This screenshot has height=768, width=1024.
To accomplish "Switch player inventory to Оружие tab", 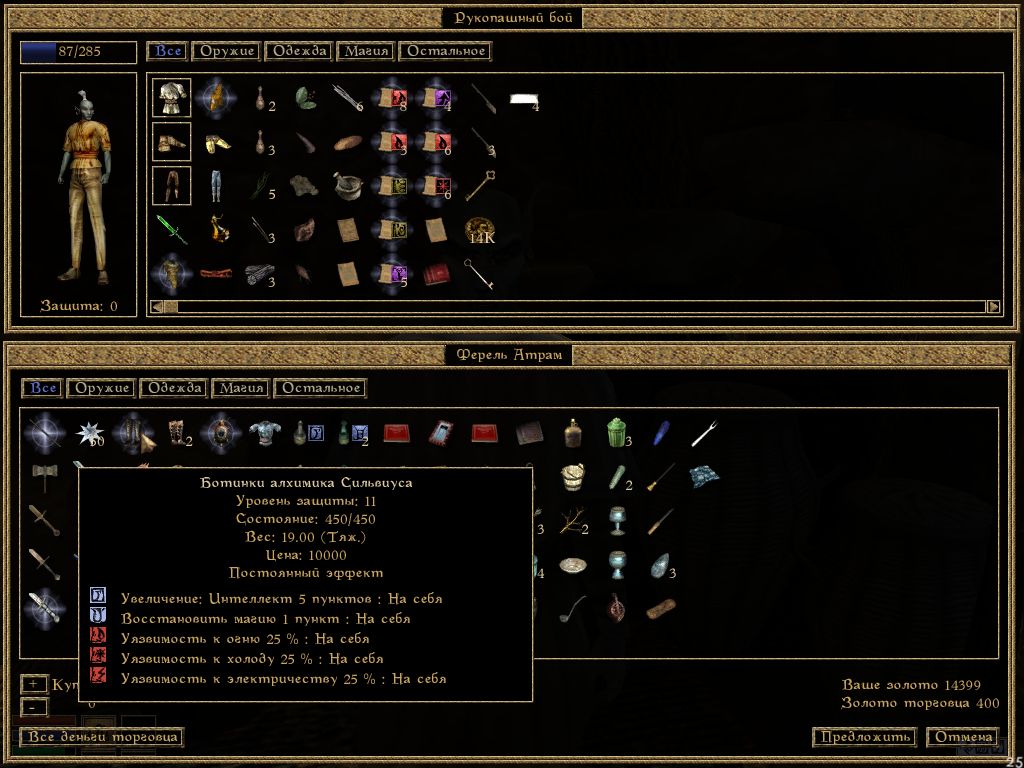I will 228,51.
